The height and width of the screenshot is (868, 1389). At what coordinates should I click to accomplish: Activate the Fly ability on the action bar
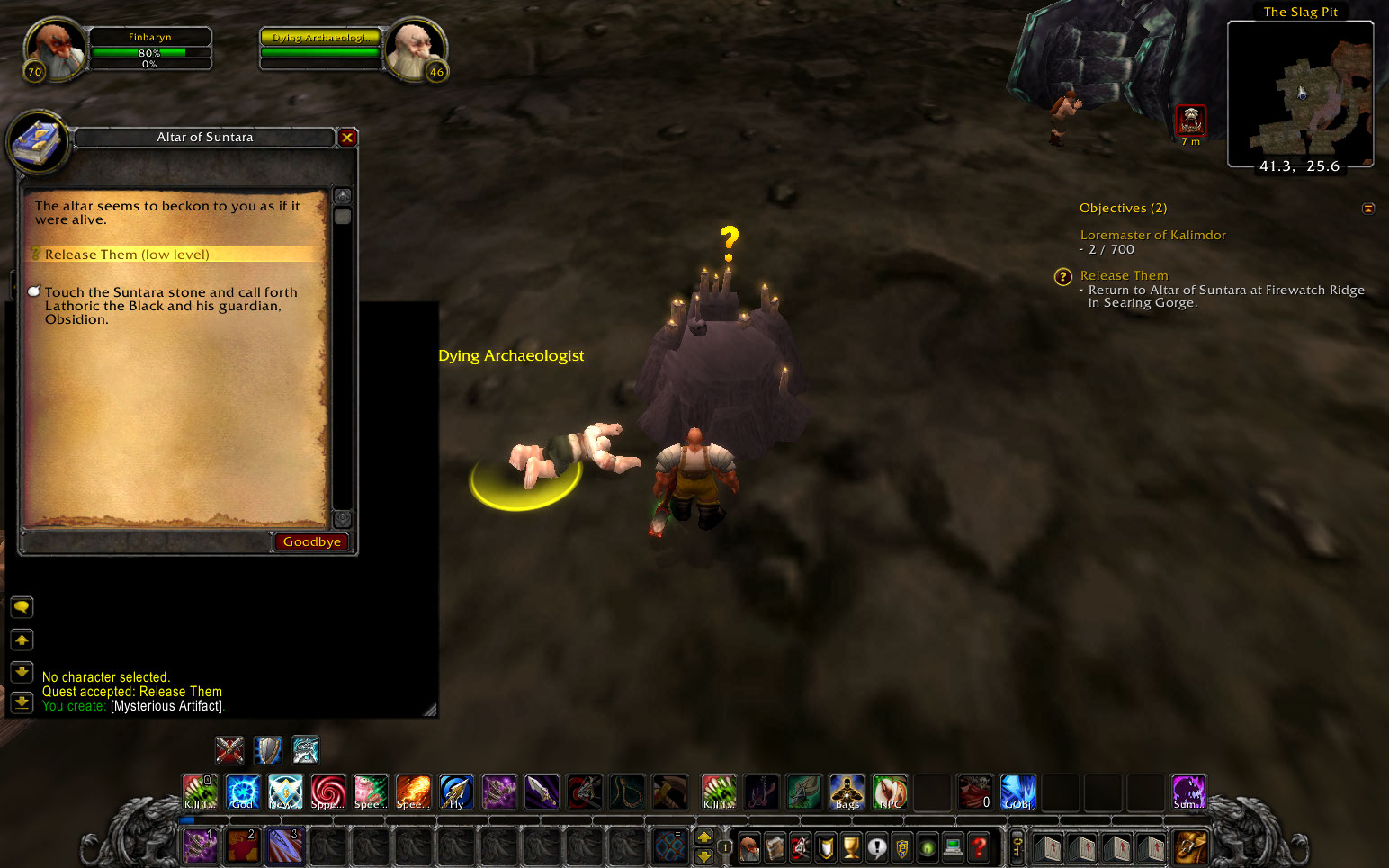pyautogui.click(x=456, y=792)
